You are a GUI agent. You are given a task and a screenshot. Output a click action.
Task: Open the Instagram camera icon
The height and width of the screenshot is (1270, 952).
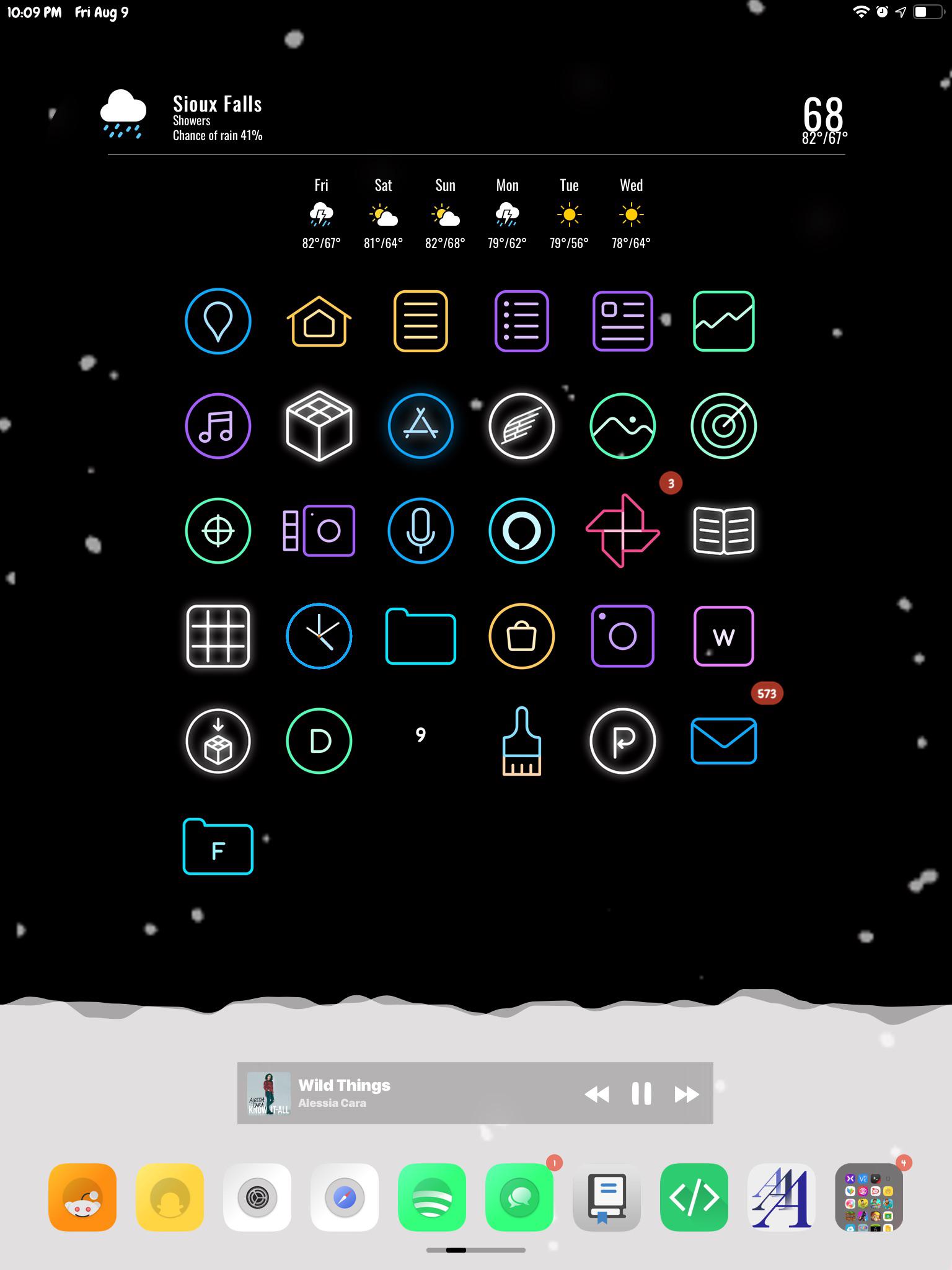(622, 636)
